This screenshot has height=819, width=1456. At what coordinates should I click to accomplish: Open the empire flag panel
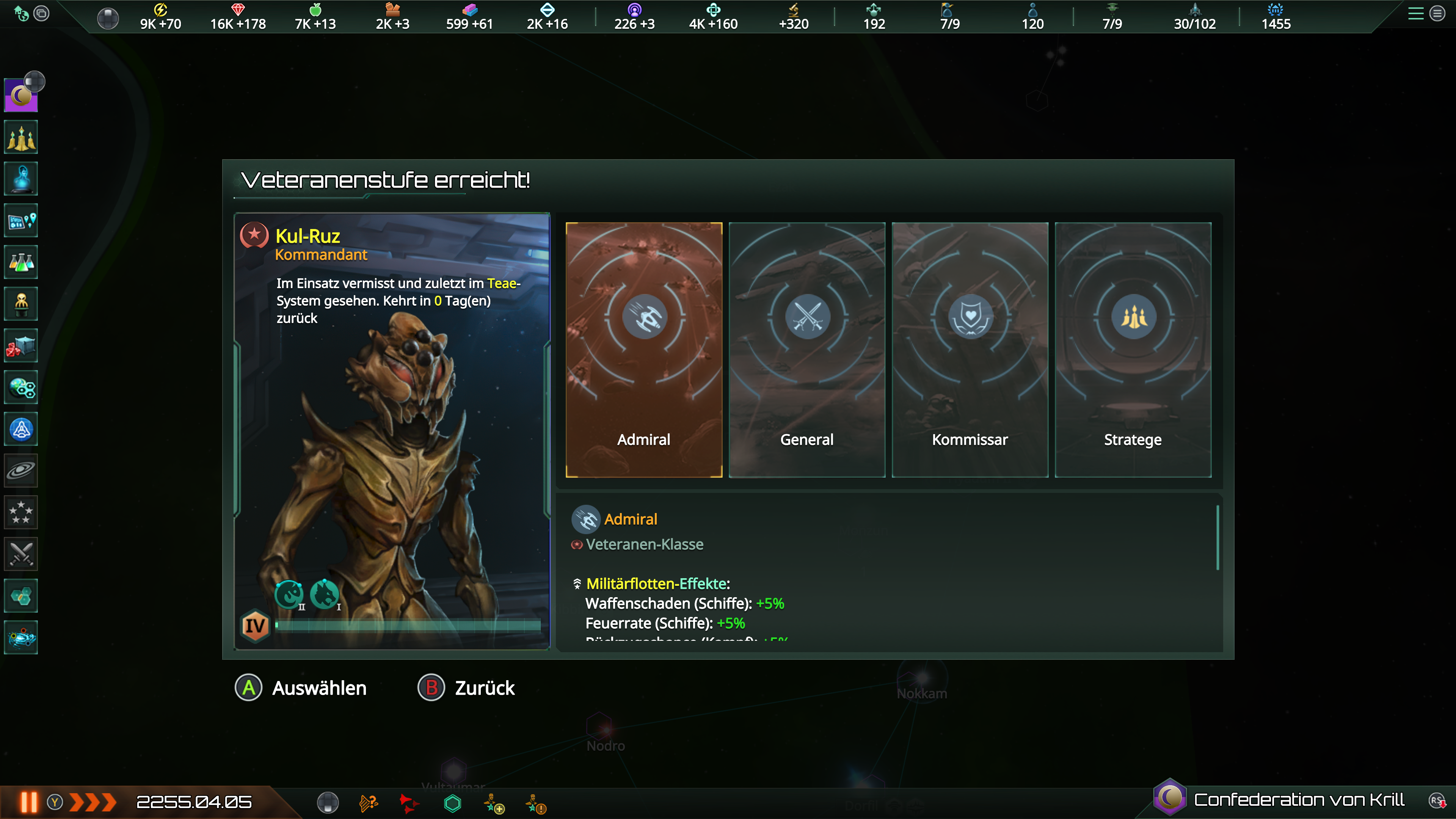(21, 95)
